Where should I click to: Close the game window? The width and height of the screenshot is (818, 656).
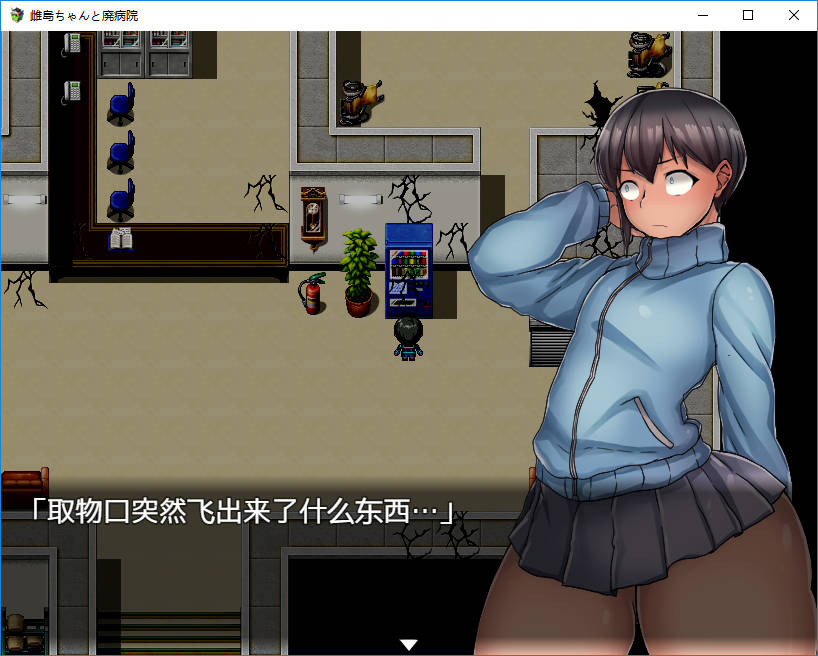pos(794,15)
